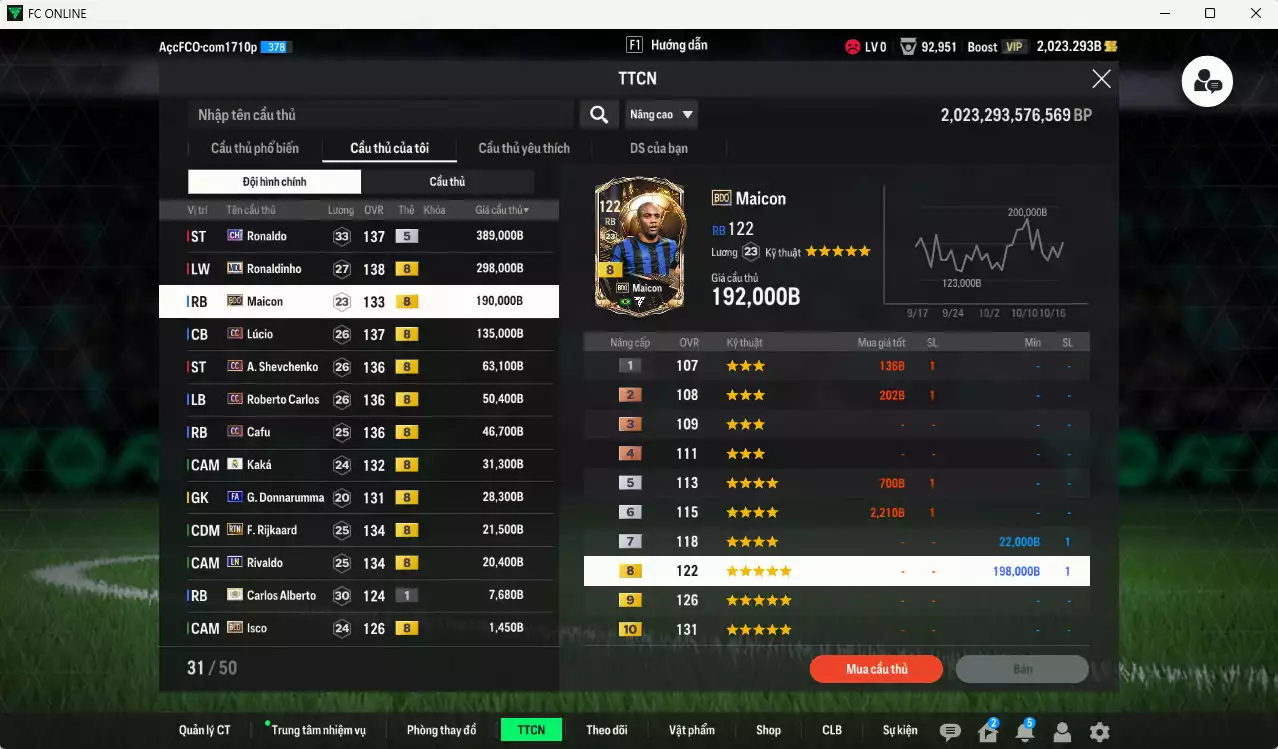Choose the Roberto Carlos row

pyautogui.click(x=358, y=399)
